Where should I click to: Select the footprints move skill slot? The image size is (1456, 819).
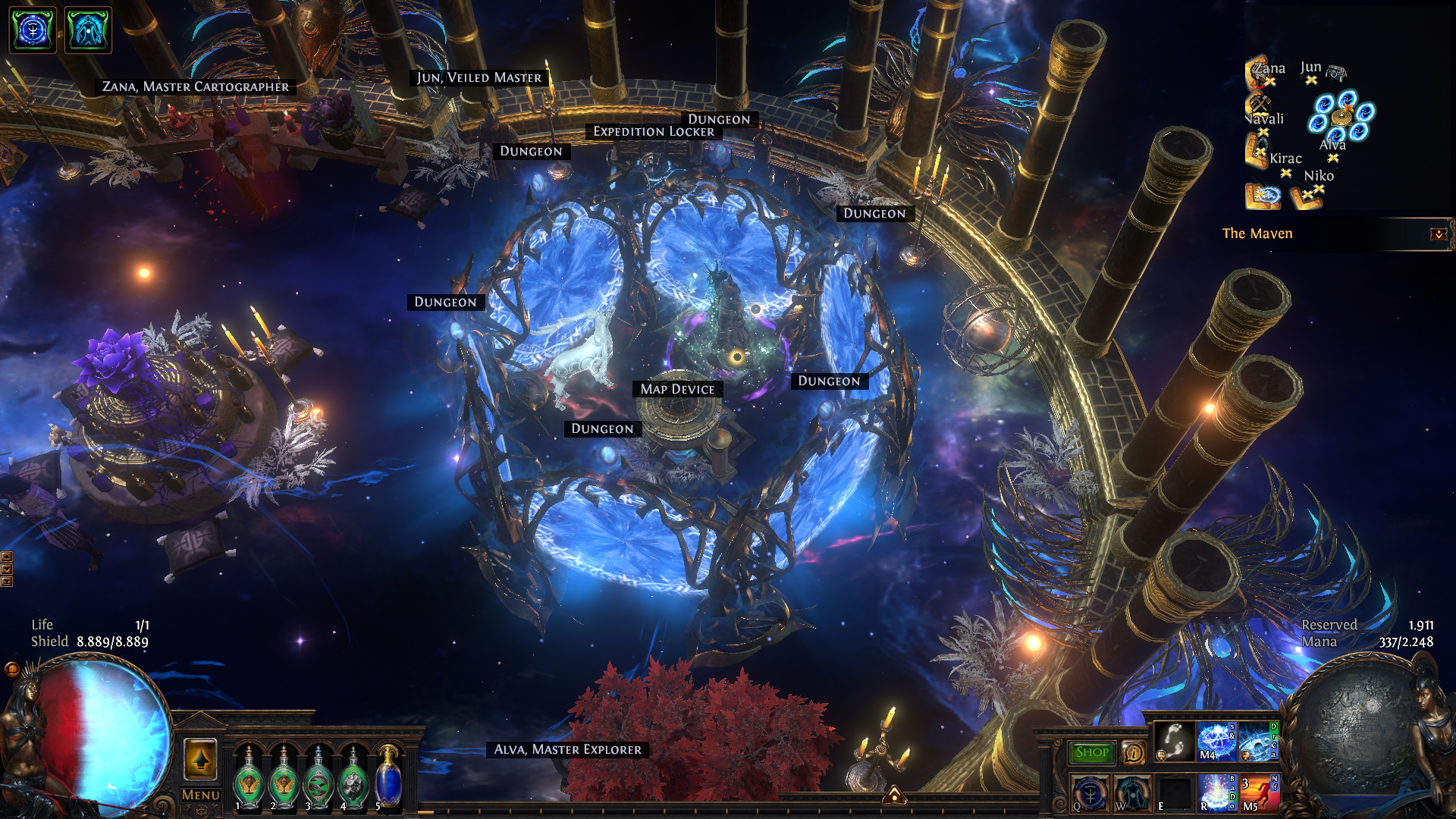(1174, 742)
